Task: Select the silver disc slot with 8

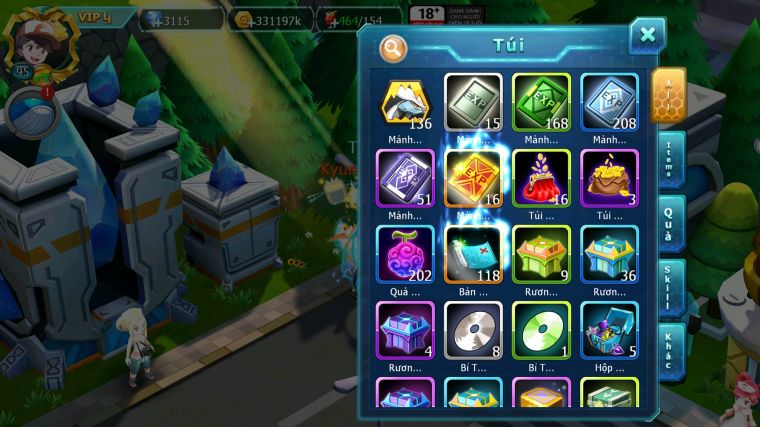Action: 473,330
